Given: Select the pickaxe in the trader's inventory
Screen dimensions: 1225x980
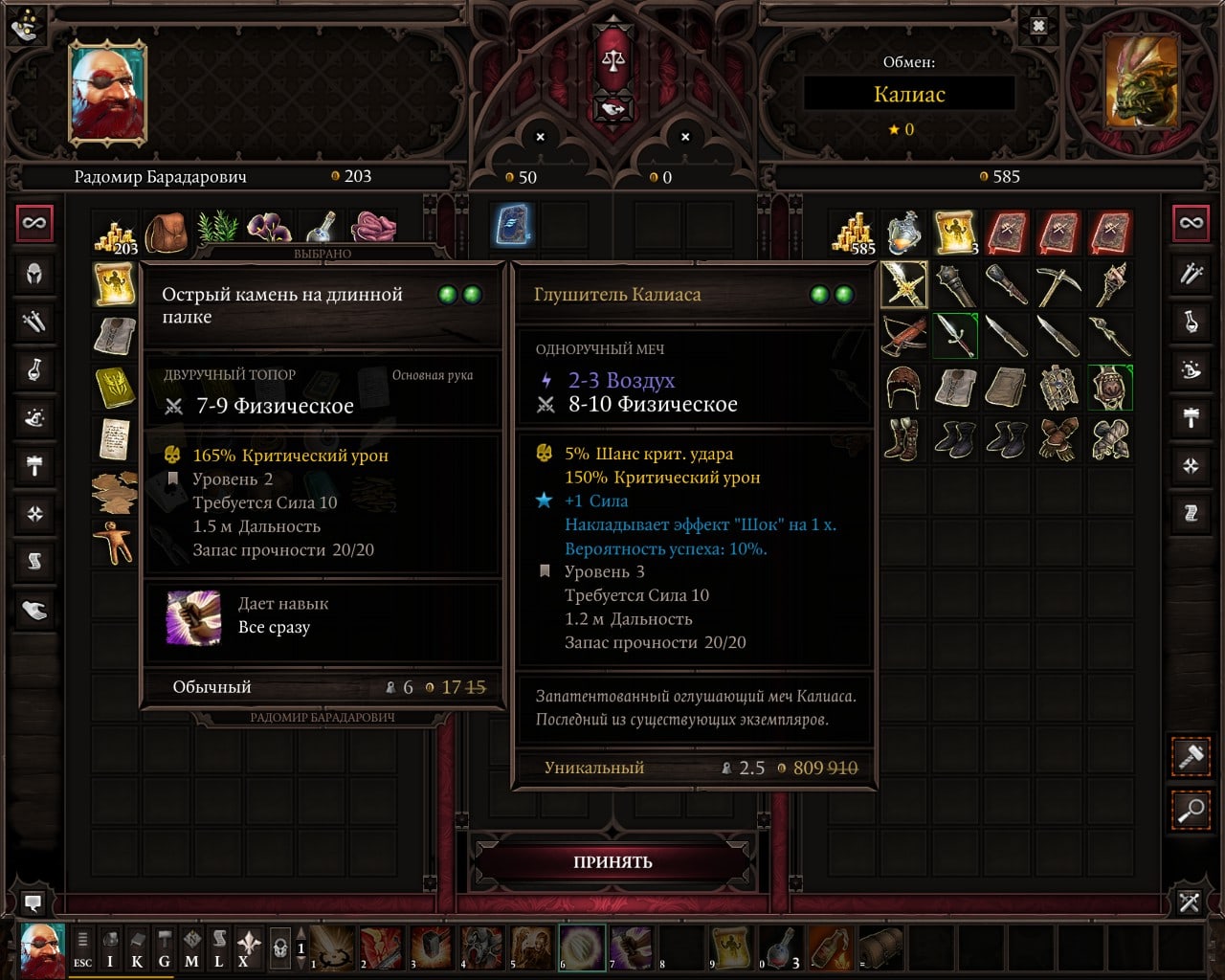Looking at the screenshot, I should pyautogui.click(x=1058, y=284).
